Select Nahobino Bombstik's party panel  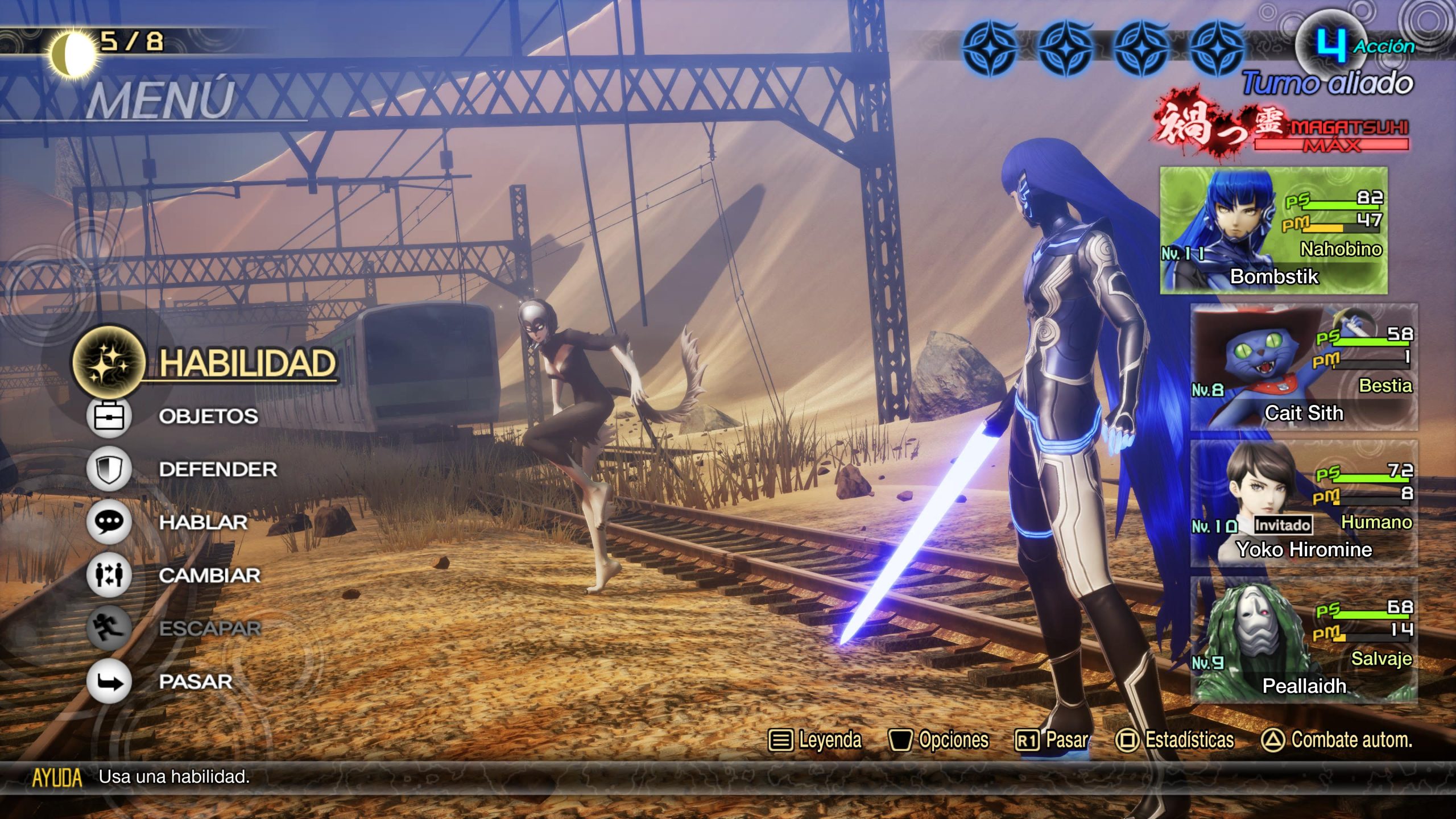point(1274,230)
